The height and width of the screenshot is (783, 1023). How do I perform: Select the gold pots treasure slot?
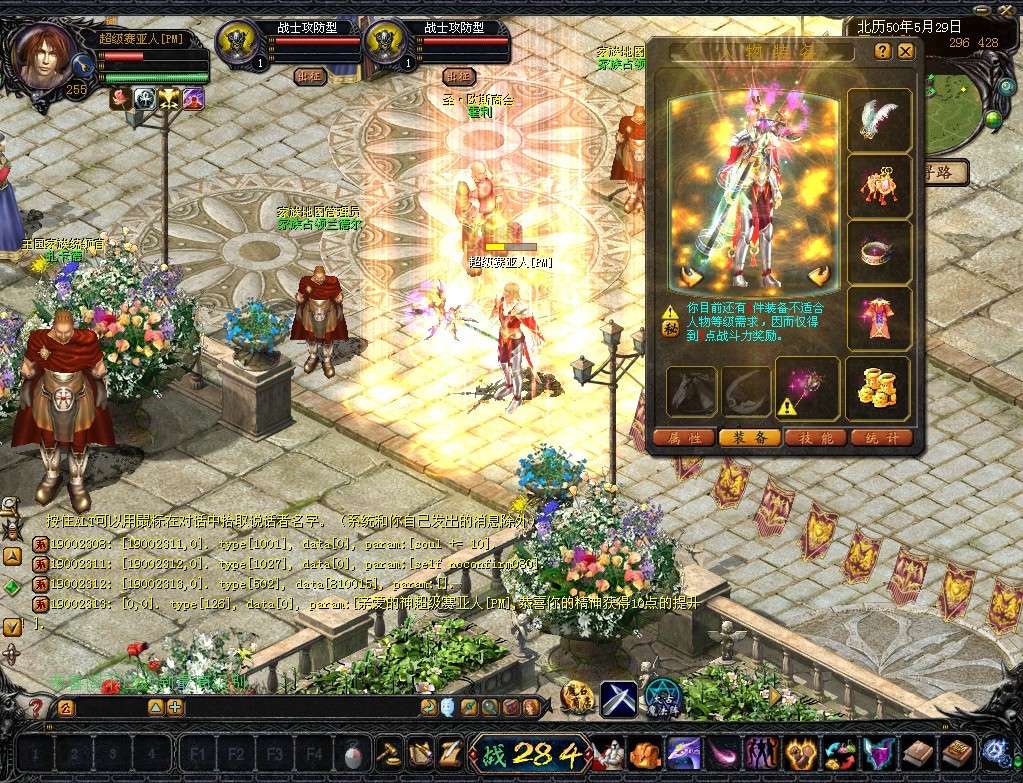879,388
